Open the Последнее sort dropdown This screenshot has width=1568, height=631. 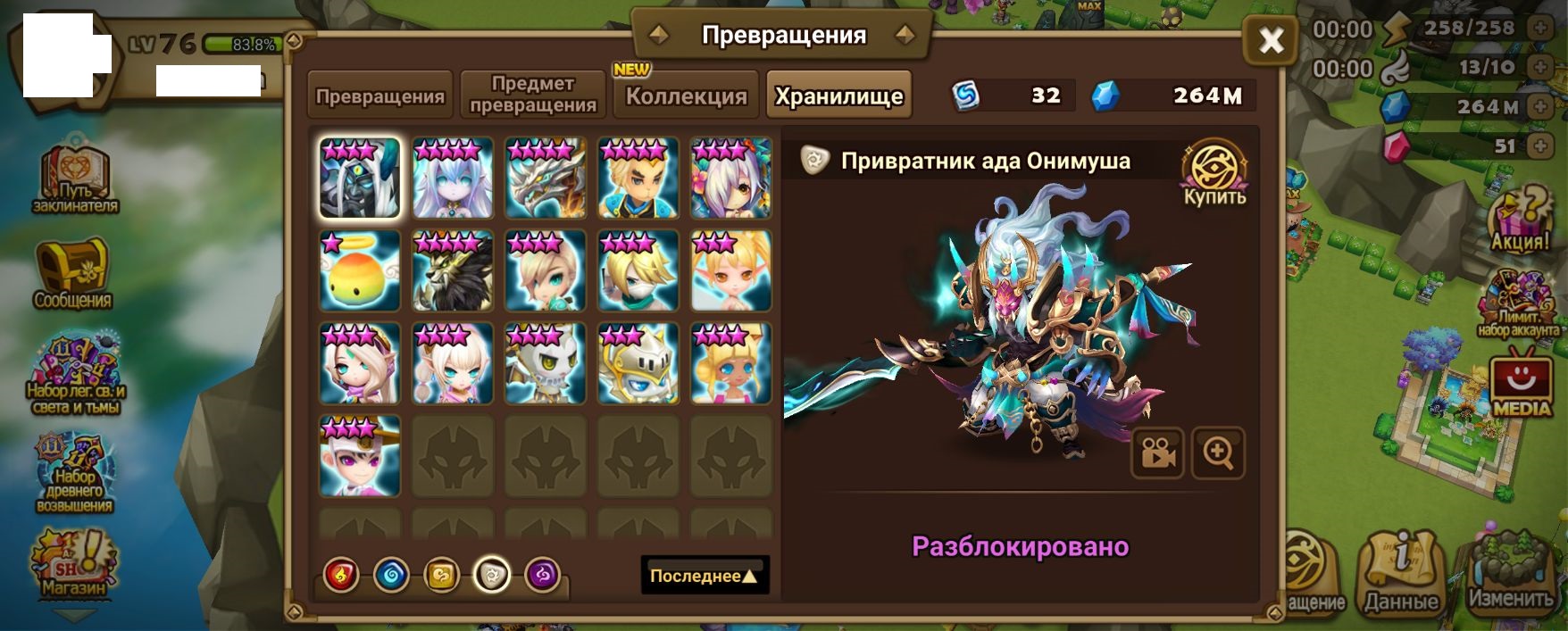click(x=705, y=576)
